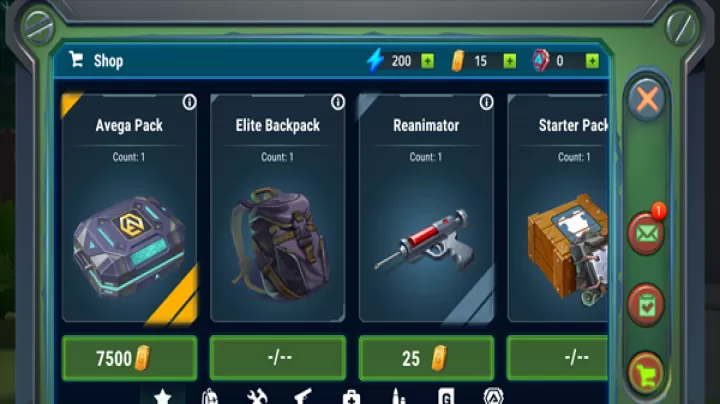Open the clipboard tasks button
Viewport: 720px width, 404px height.
click(x=647, y=304)
